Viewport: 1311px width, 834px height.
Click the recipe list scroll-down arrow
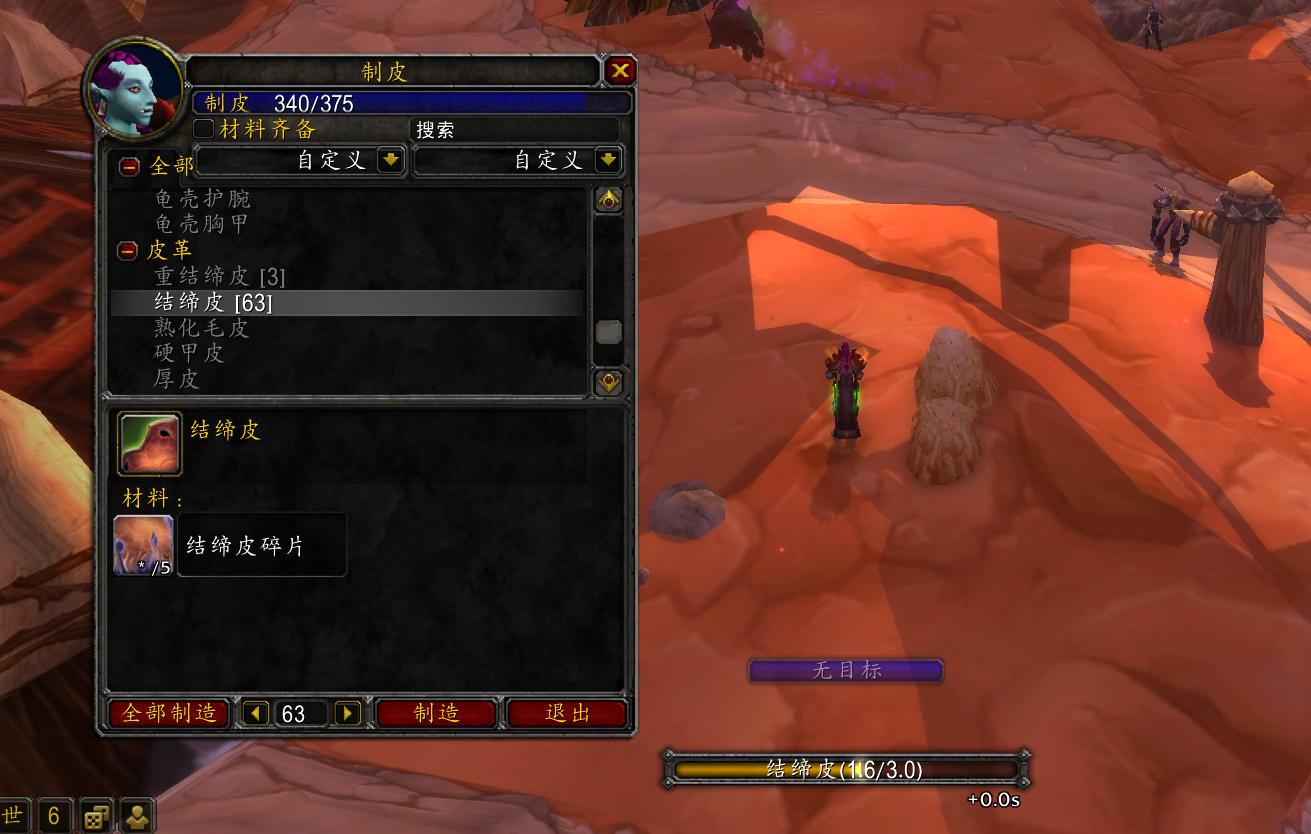[608, 381]
